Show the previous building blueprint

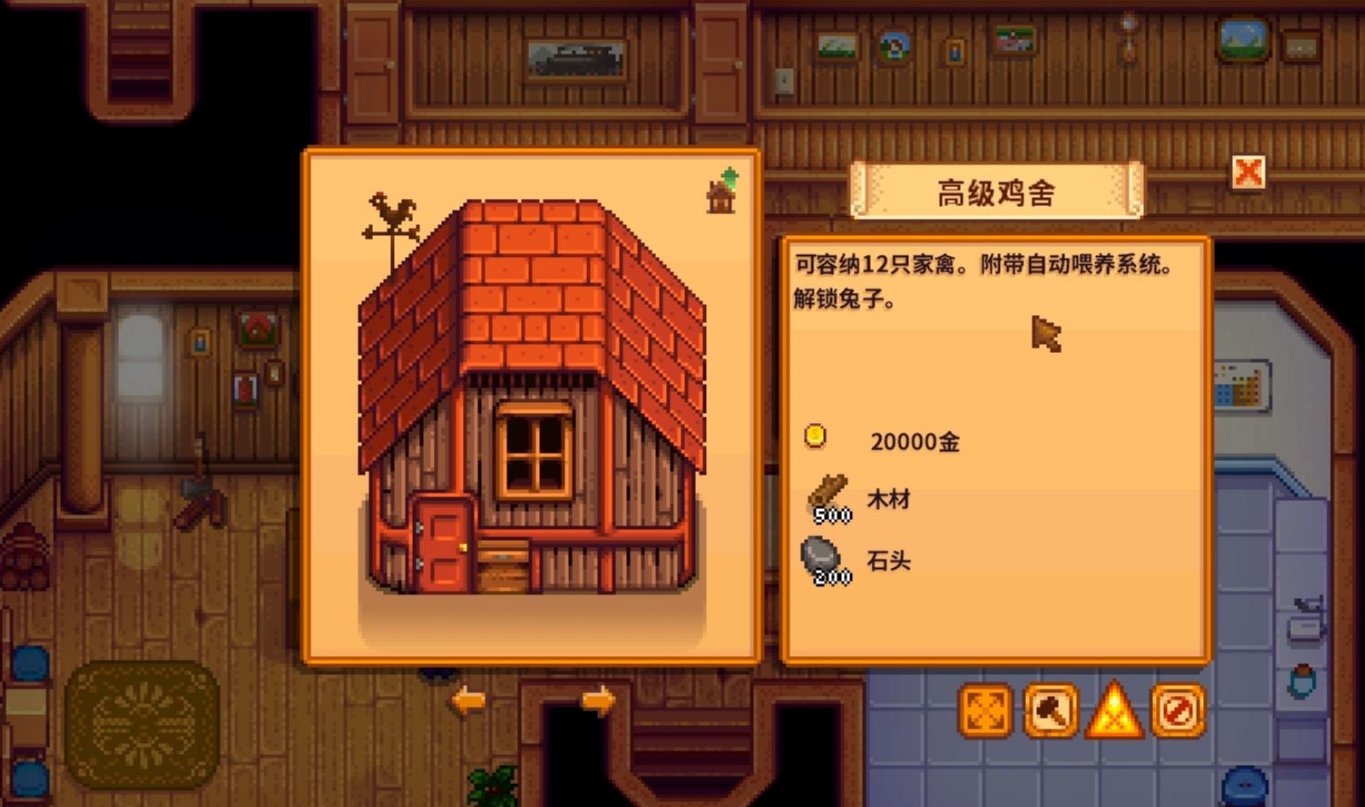point(467,700)
